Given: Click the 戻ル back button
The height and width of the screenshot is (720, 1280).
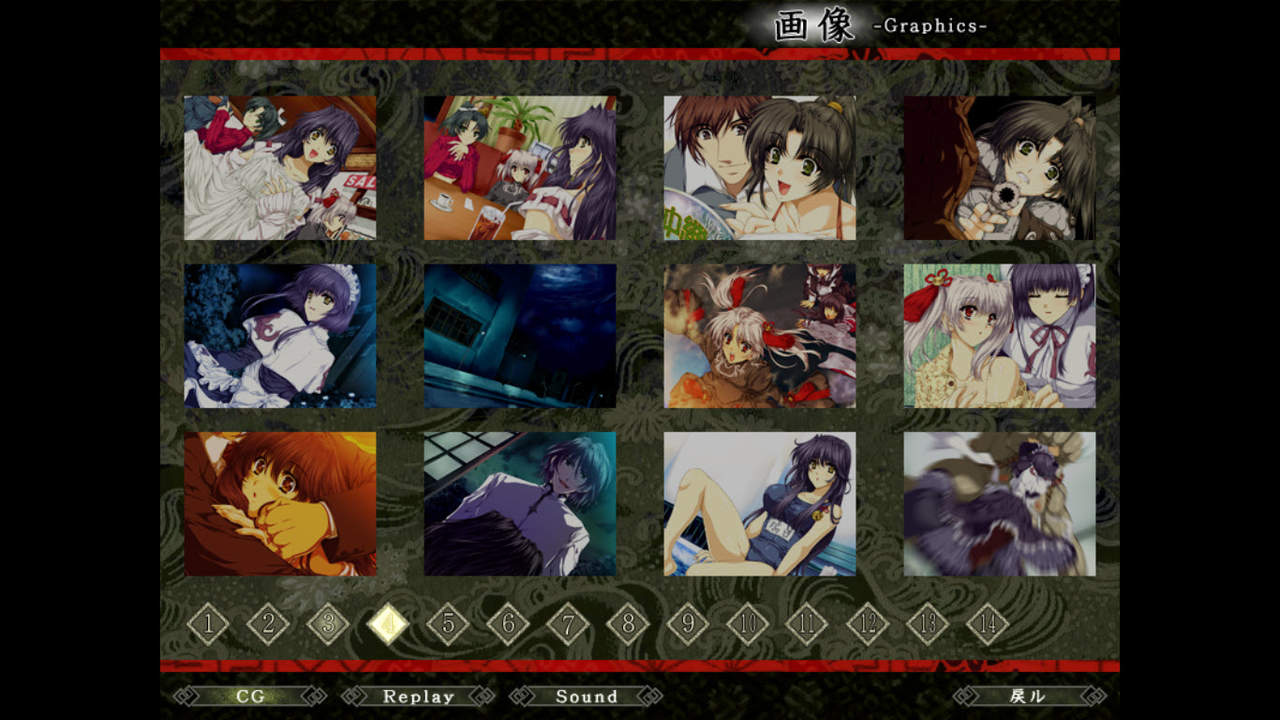Looking at the screenshot, I should (1029, 696).
